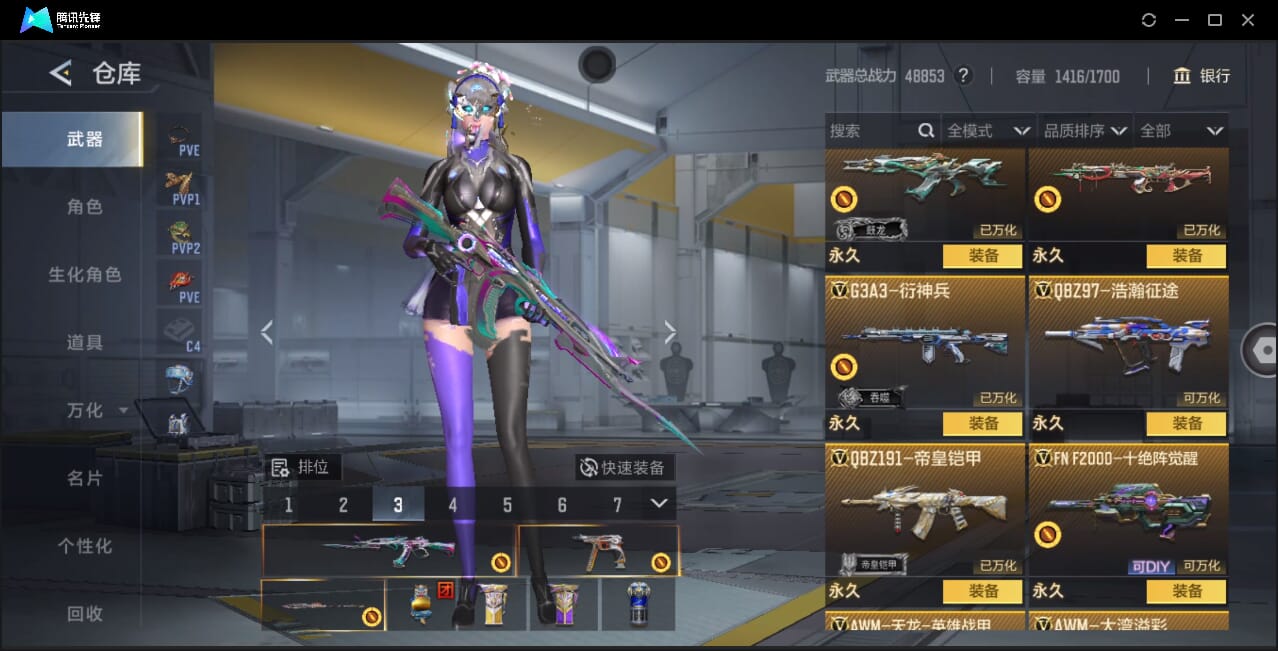Viewport: 1278px width, 651px height.
Task: Open the 生化角色 tab
Action: 85,274
